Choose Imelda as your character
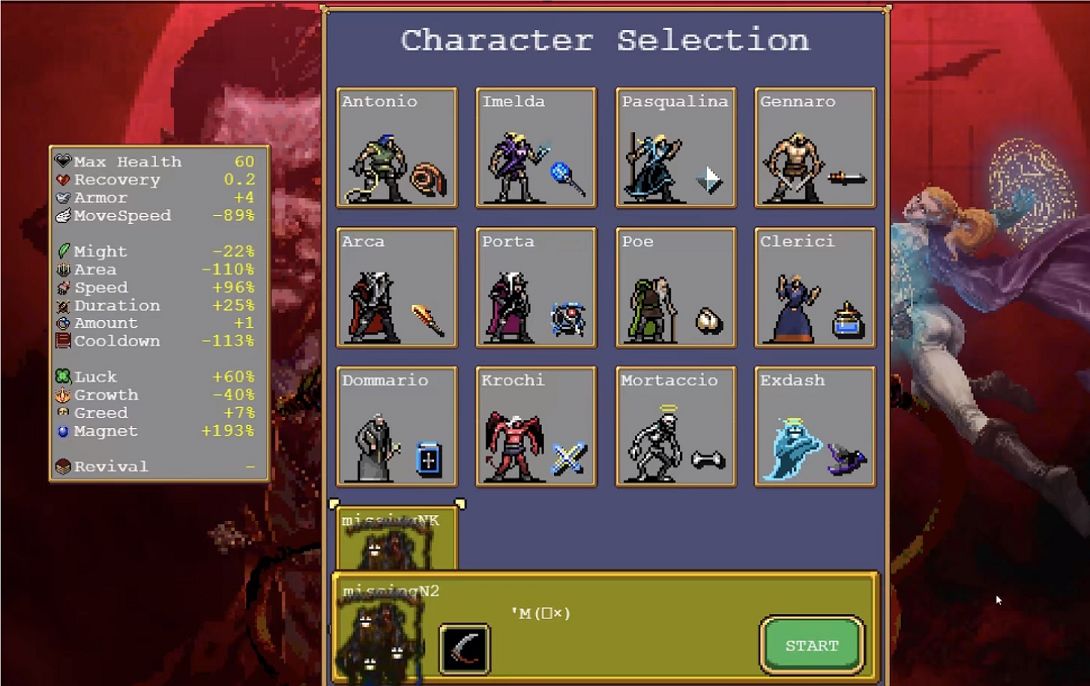Screen dimensions: 1090x686 (x=536, y=148)
